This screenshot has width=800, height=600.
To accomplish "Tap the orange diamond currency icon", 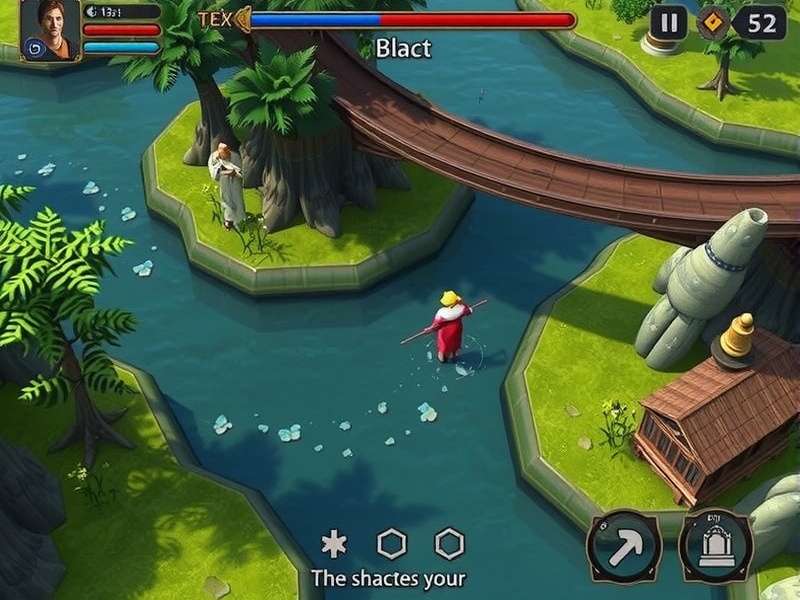I will click(x=713, y=23).
